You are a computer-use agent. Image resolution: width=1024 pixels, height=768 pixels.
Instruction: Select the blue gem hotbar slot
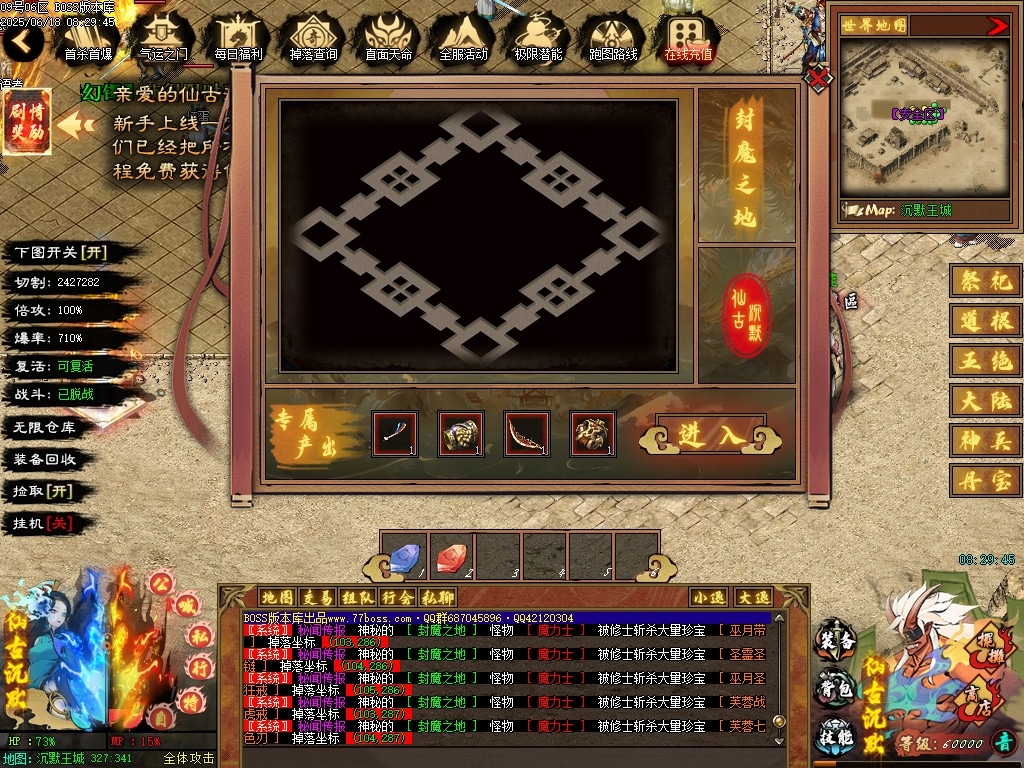[403, 558]
